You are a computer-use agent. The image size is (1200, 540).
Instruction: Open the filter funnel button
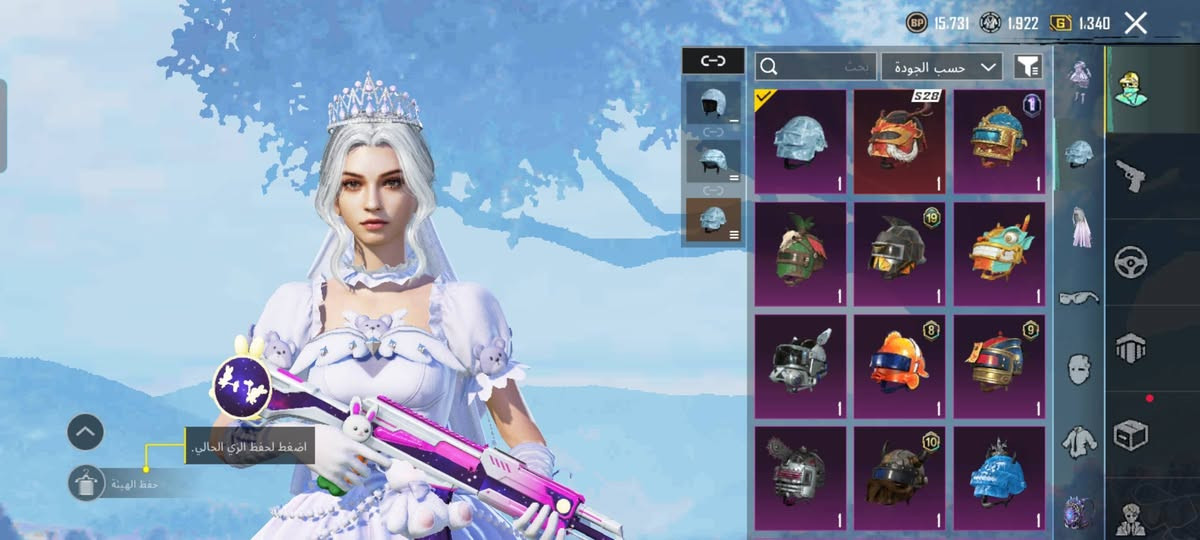coord(1028,67)
